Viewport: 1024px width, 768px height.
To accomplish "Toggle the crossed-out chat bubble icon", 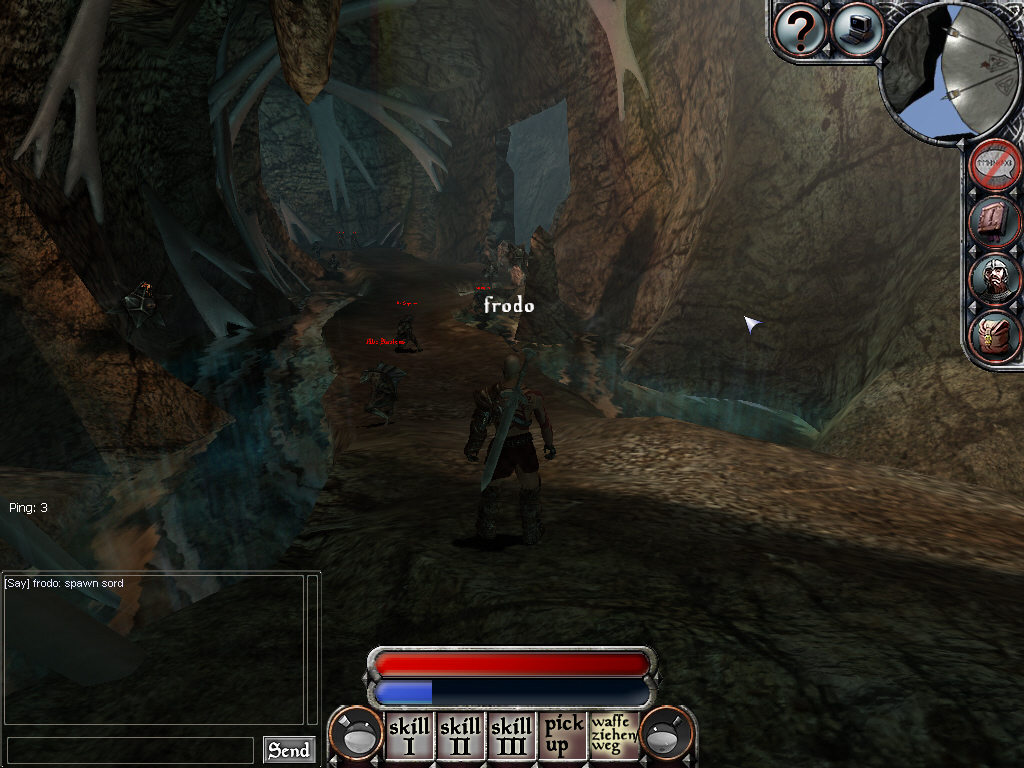I will [995, 165].
